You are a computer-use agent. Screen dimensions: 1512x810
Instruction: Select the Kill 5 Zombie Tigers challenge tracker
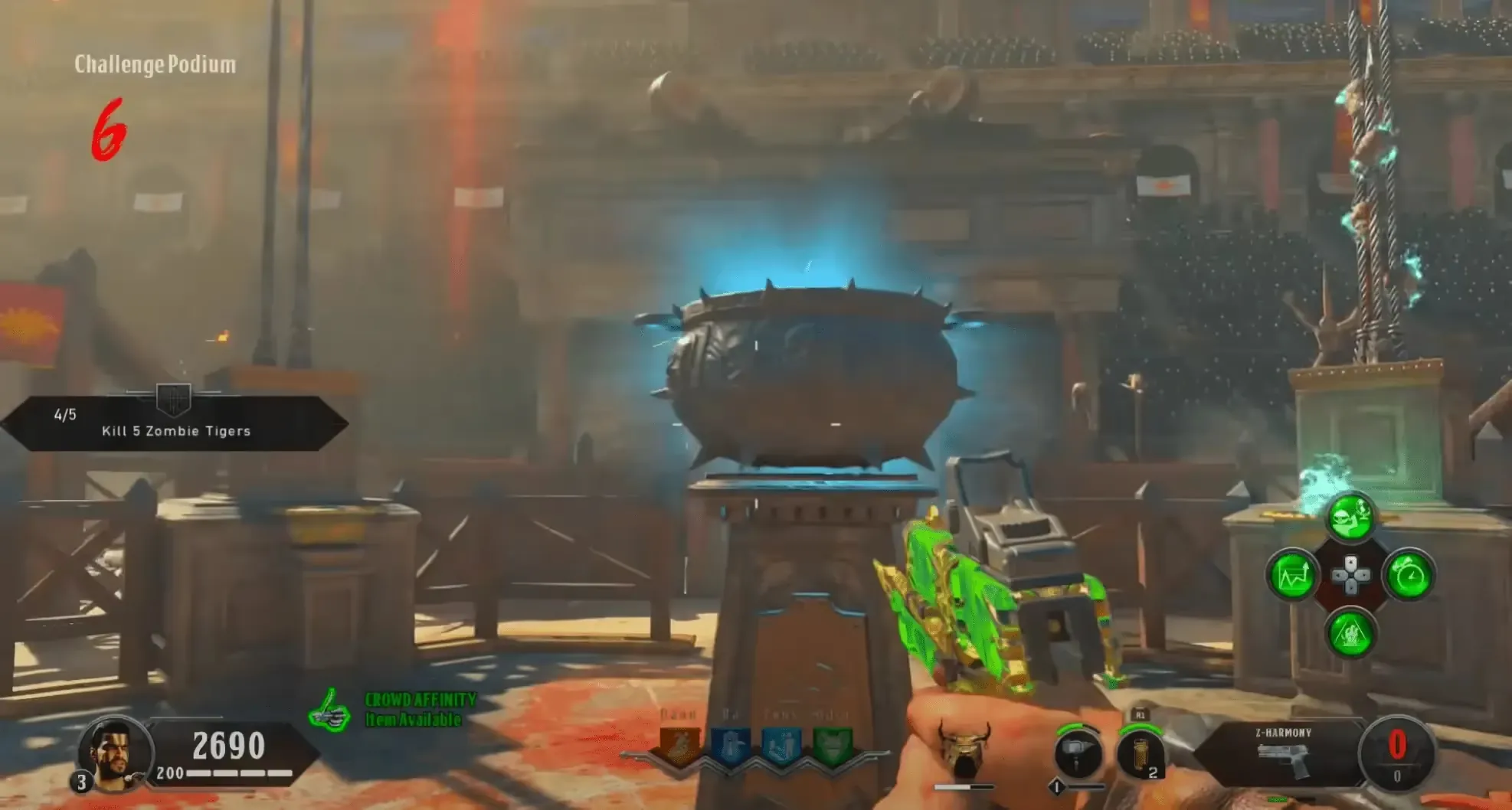[x=175, y=423]
